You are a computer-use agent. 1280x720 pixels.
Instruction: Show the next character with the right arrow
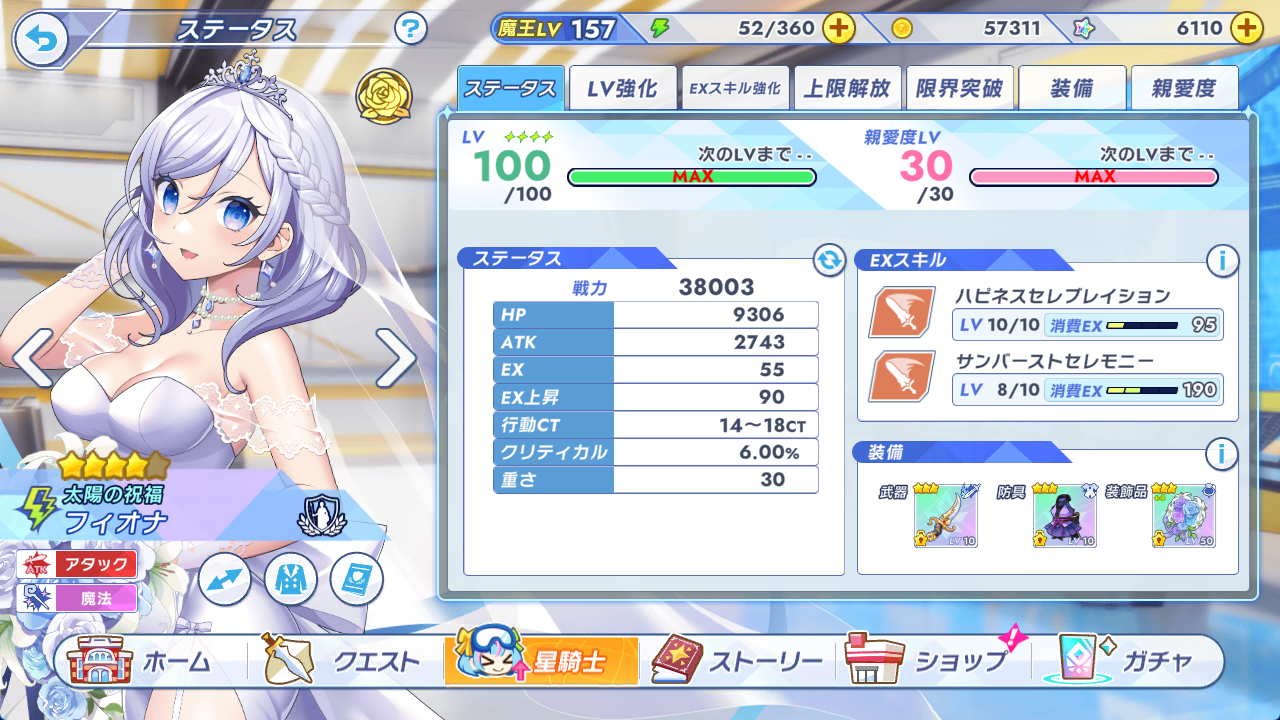(x=396, y=357)
